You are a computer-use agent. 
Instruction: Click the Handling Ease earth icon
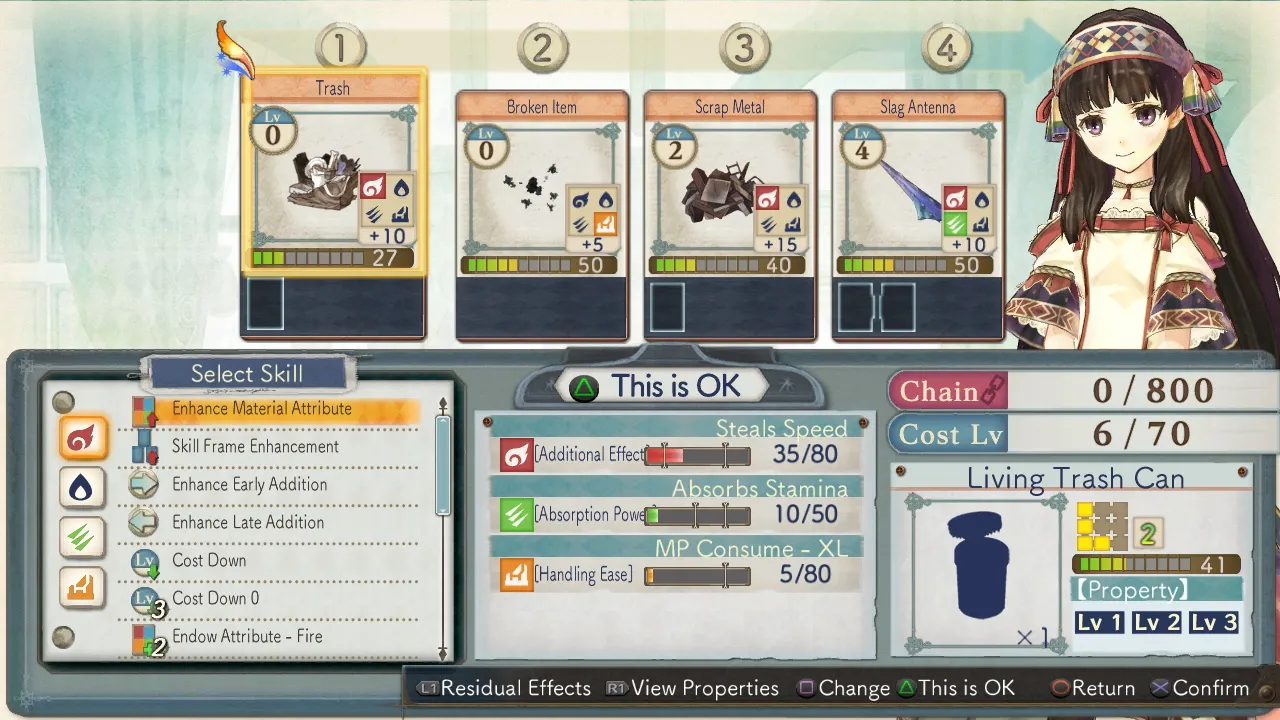pyautogui.click(x=516, y=575)
